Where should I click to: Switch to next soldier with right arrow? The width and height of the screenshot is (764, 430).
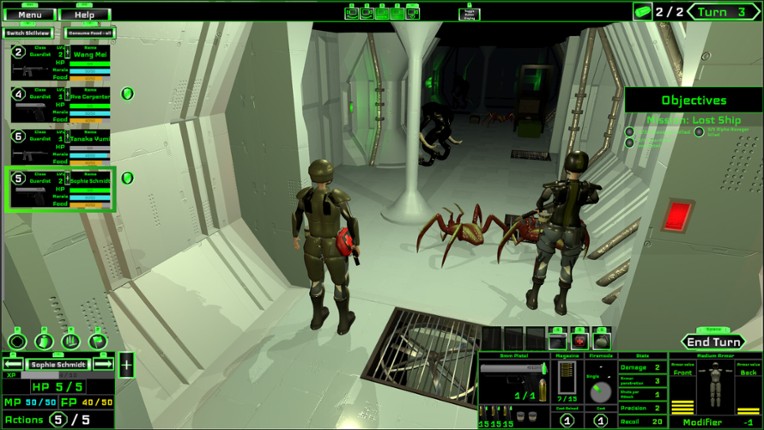click(104, 365)
